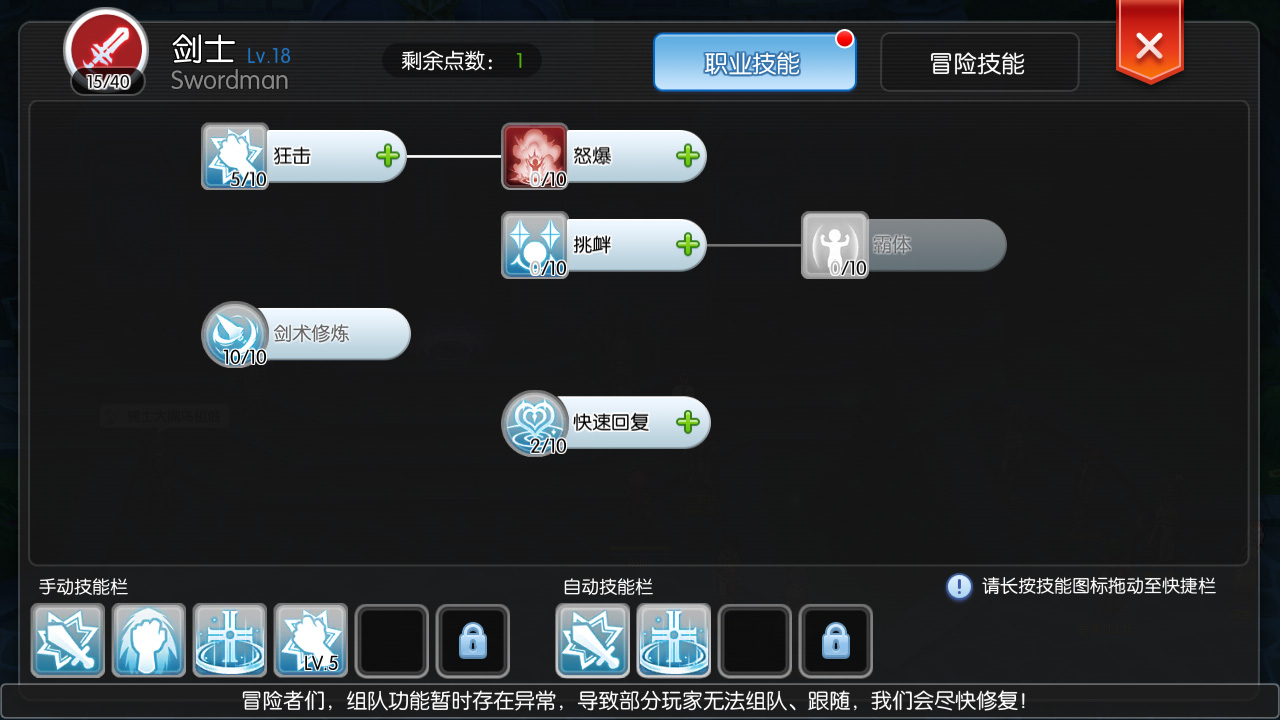Select the second skill in the auto skill bar
This screenshot has width=1280, height=720.
(673, 640)
